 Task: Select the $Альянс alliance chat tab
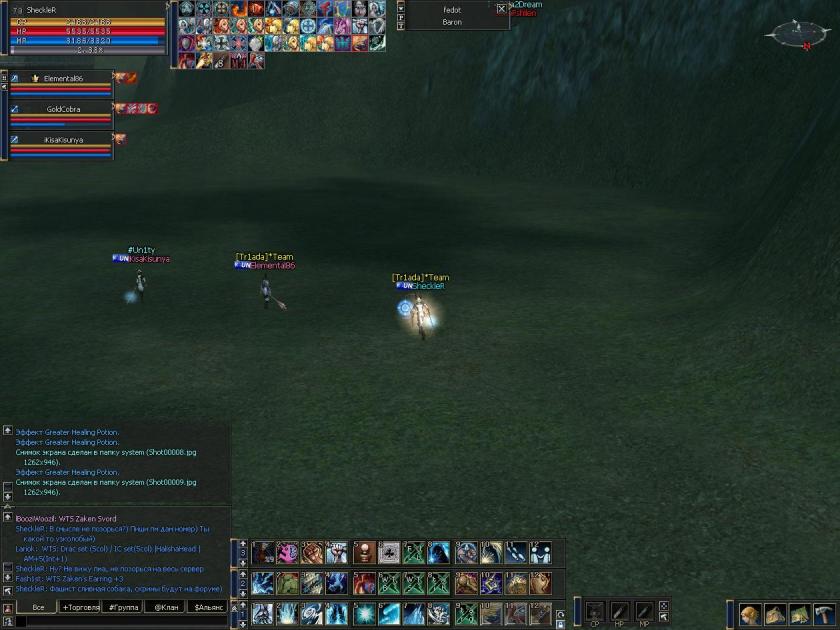click(208, 607)
